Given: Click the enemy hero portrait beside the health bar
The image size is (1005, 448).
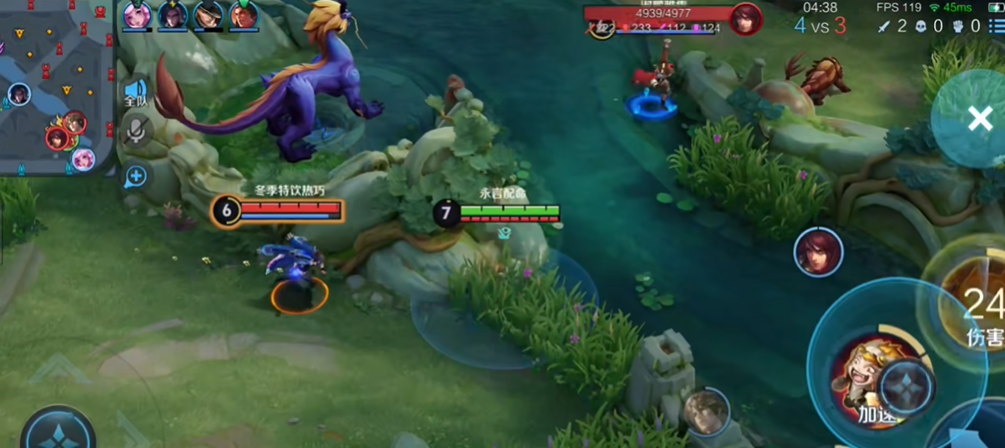Looking at the screenshot, I should click(x=744, y=19).
